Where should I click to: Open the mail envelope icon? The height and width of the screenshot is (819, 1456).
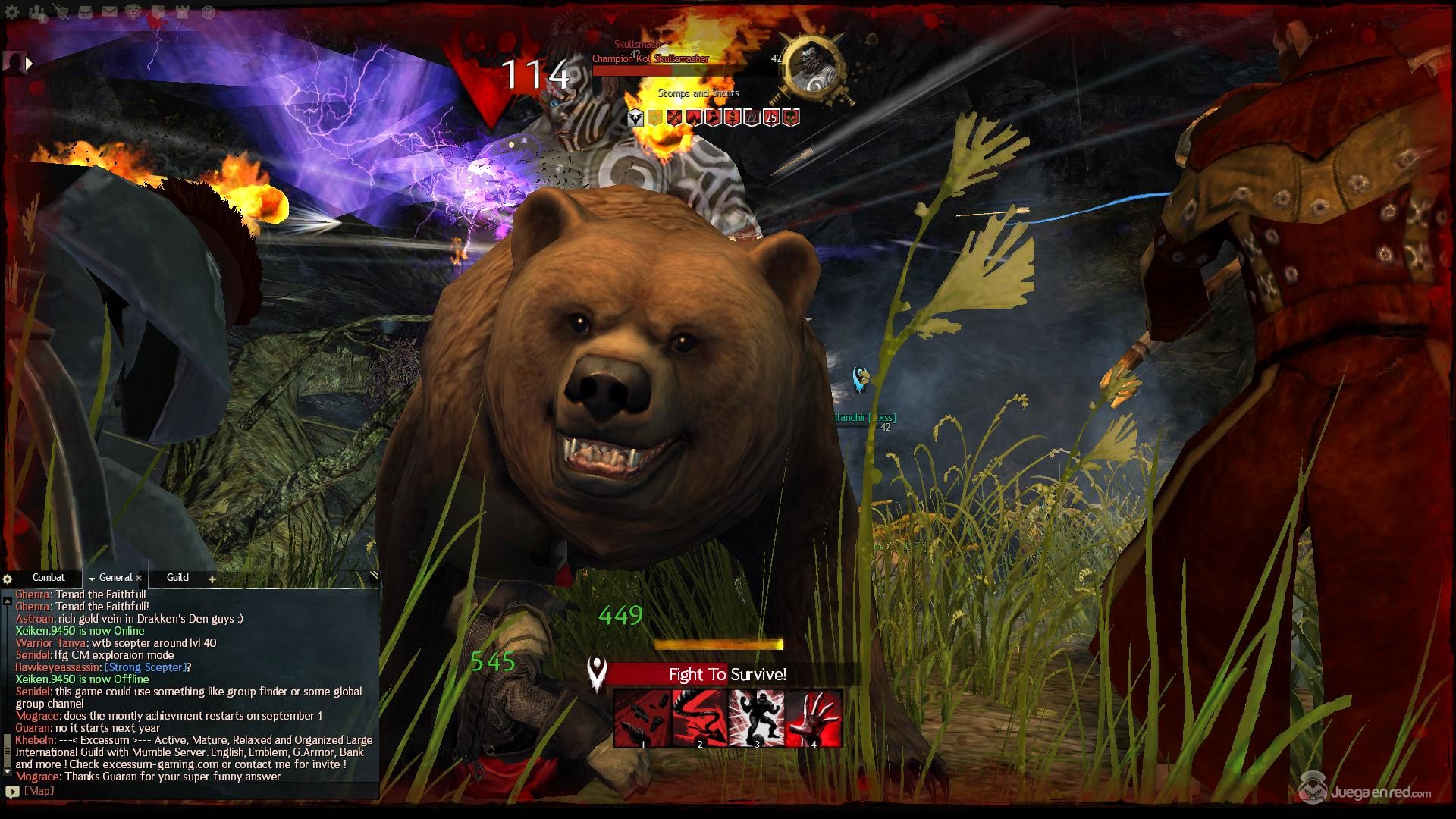tap(109, 12)
